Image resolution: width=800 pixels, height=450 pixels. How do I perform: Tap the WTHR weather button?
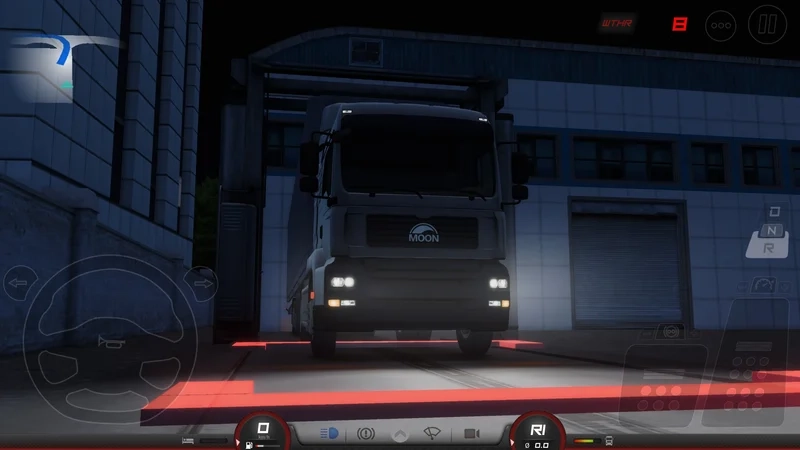coord(617,22)
